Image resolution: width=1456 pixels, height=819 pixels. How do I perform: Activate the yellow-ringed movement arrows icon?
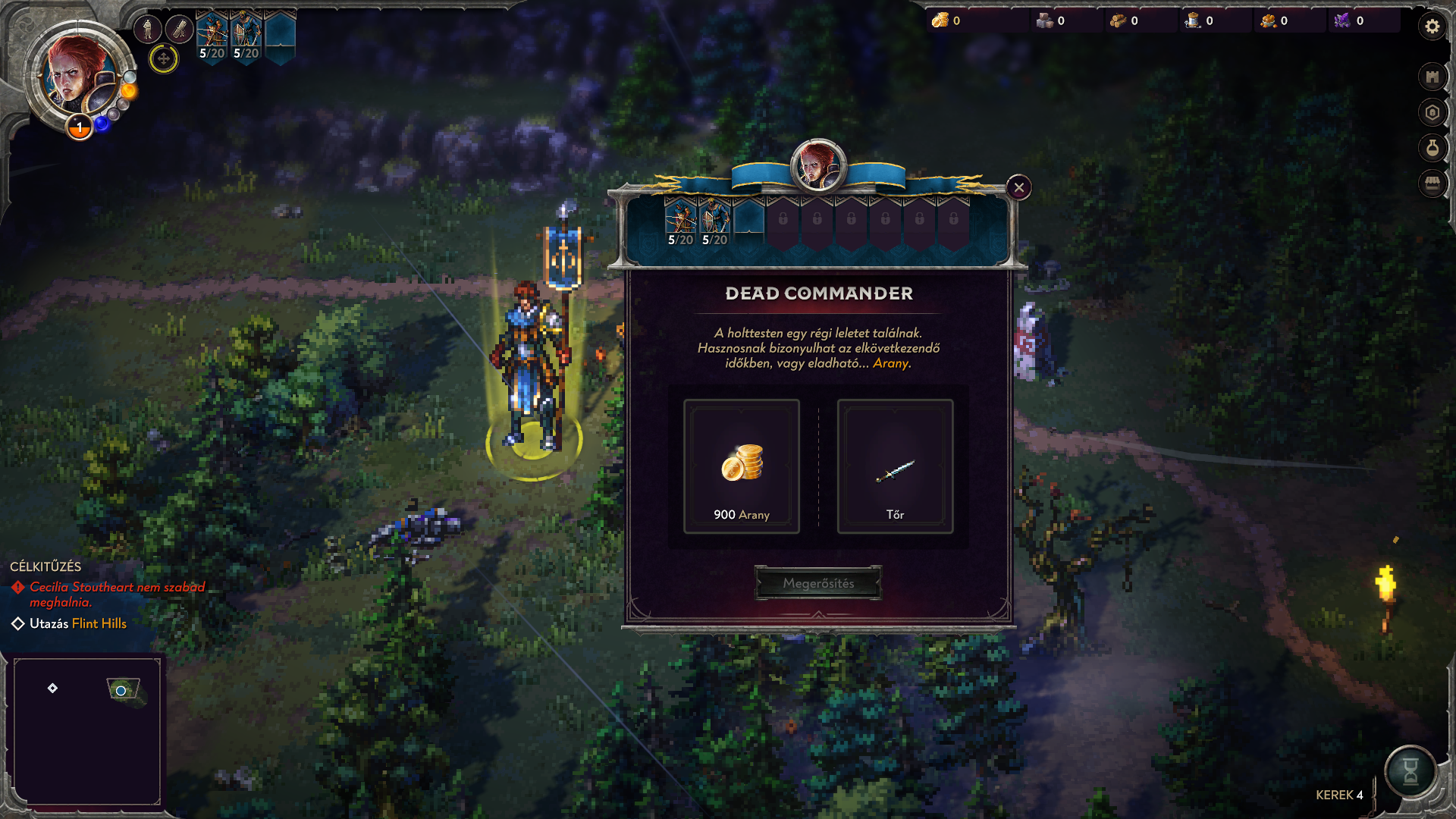[x=163, y=58]
